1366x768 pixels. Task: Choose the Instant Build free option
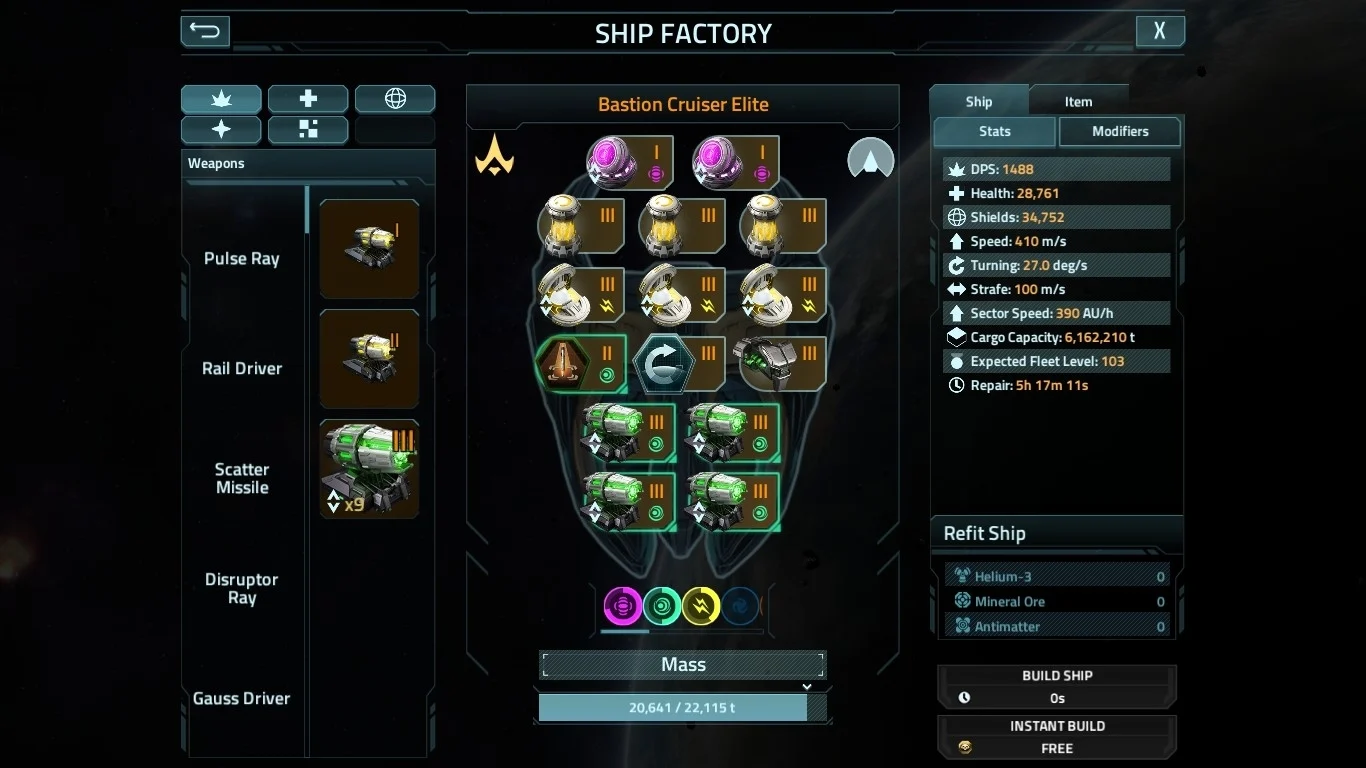coord(1057,737)
